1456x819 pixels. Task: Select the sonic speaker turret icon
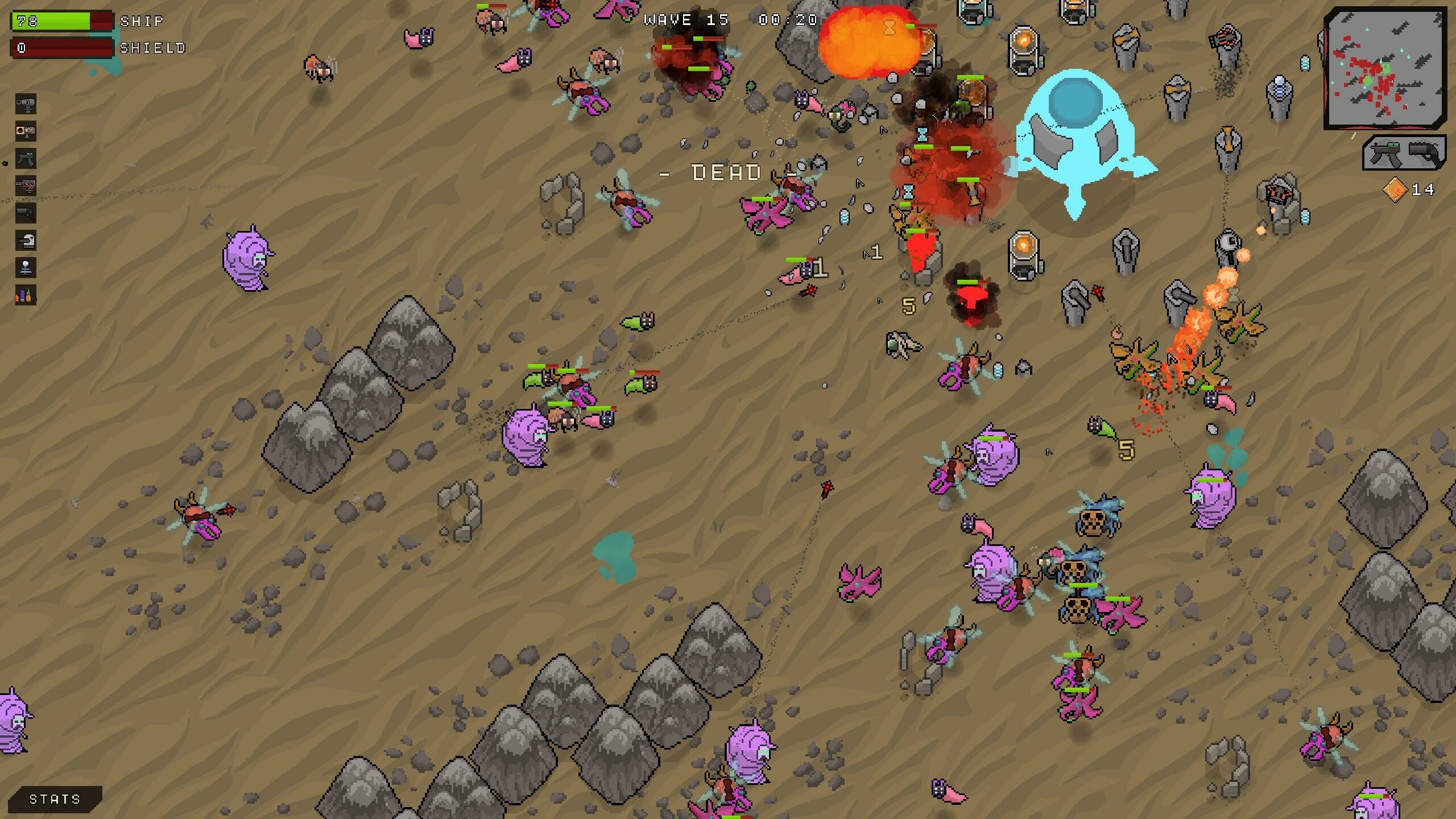[25, 132]
